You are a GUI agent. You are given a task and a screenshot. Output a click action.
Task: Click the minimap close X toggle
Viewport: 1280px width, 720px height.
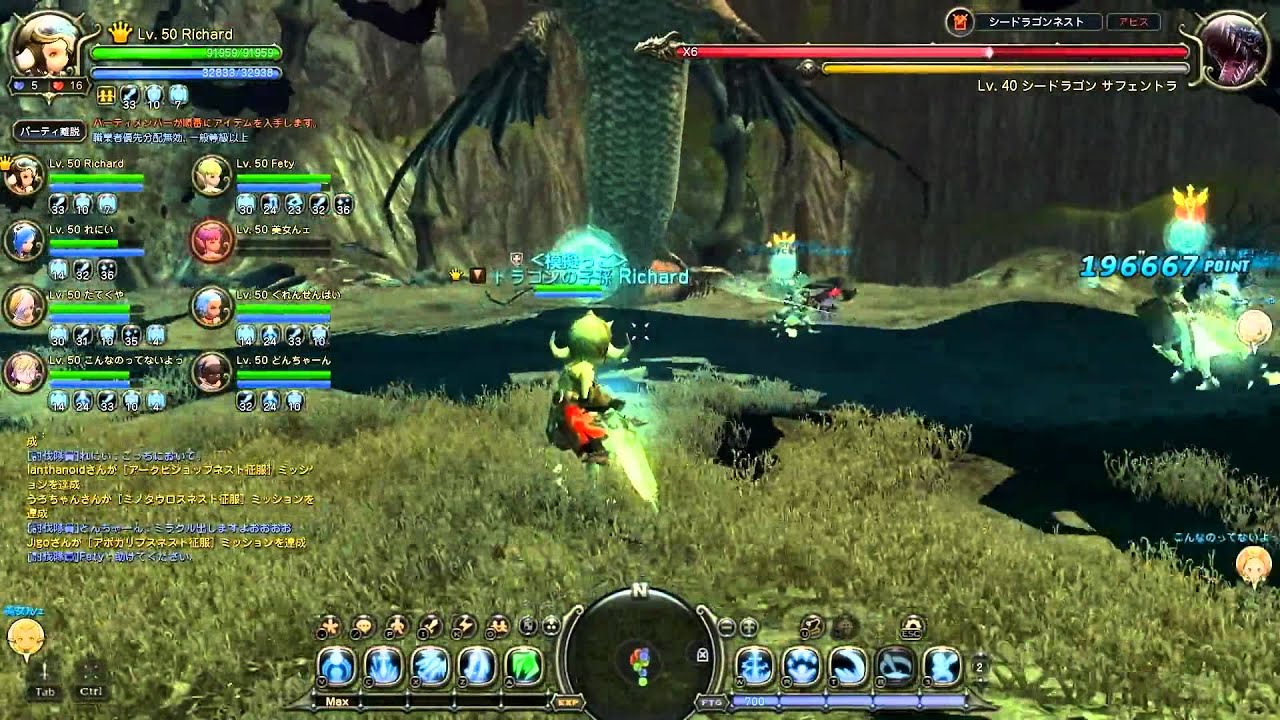[x=702, y=654]
